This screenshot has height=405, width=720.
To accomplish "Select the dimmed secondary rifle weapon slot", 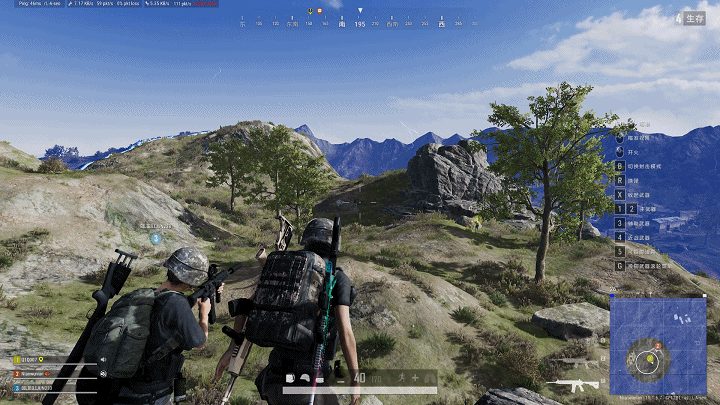I will tap(577, 360).
